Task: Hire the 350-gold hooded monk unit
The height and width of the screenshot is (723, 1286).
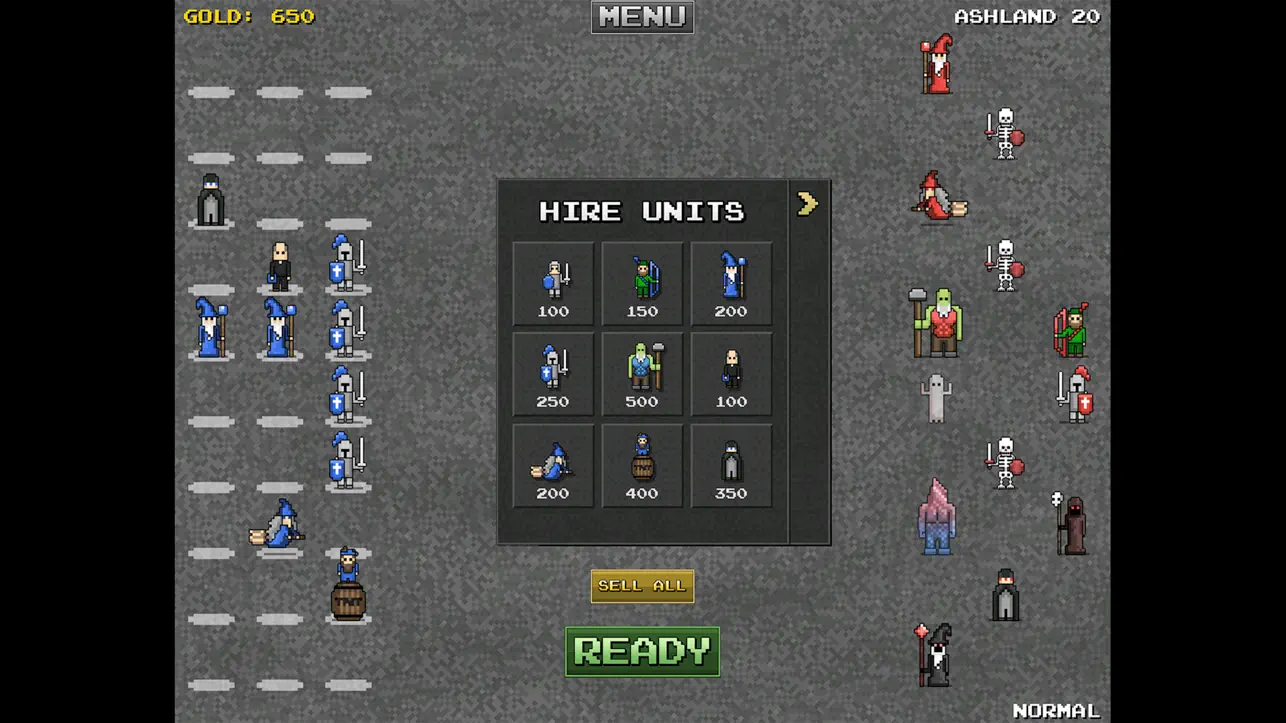Action: 731,464
